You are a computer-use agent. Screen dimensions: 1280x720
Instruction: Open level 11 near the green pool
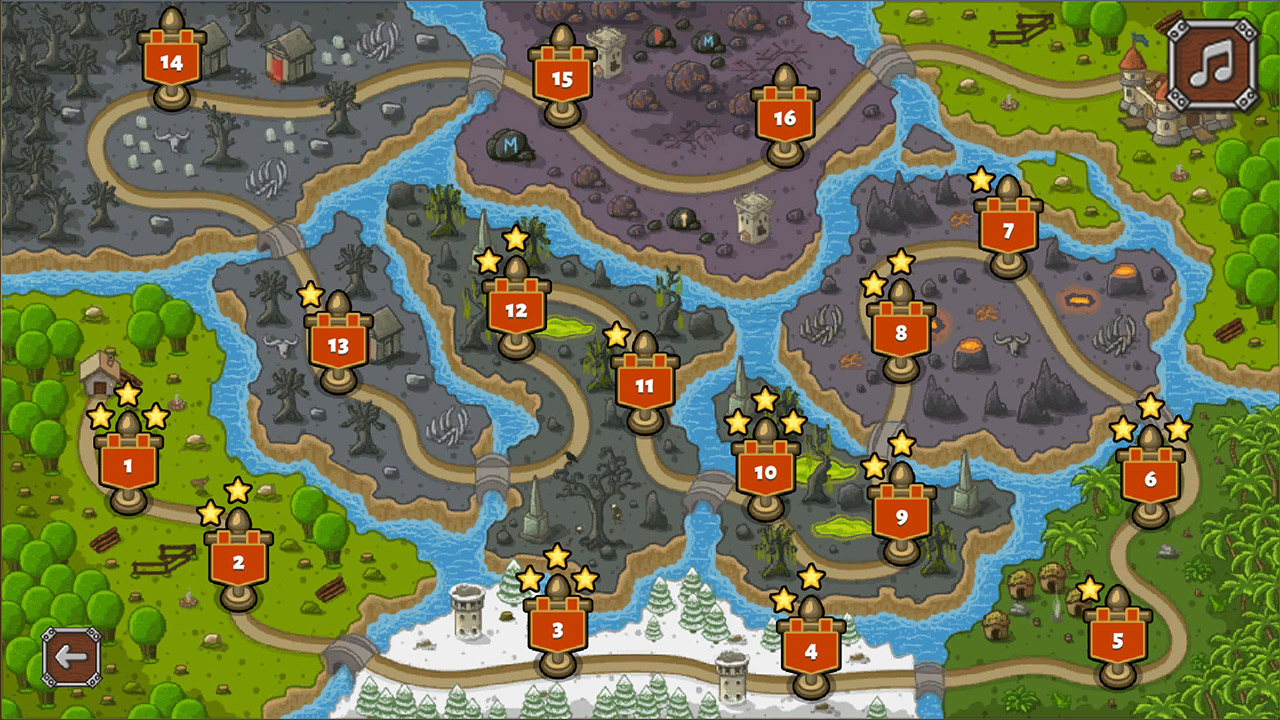pos(646,386)
